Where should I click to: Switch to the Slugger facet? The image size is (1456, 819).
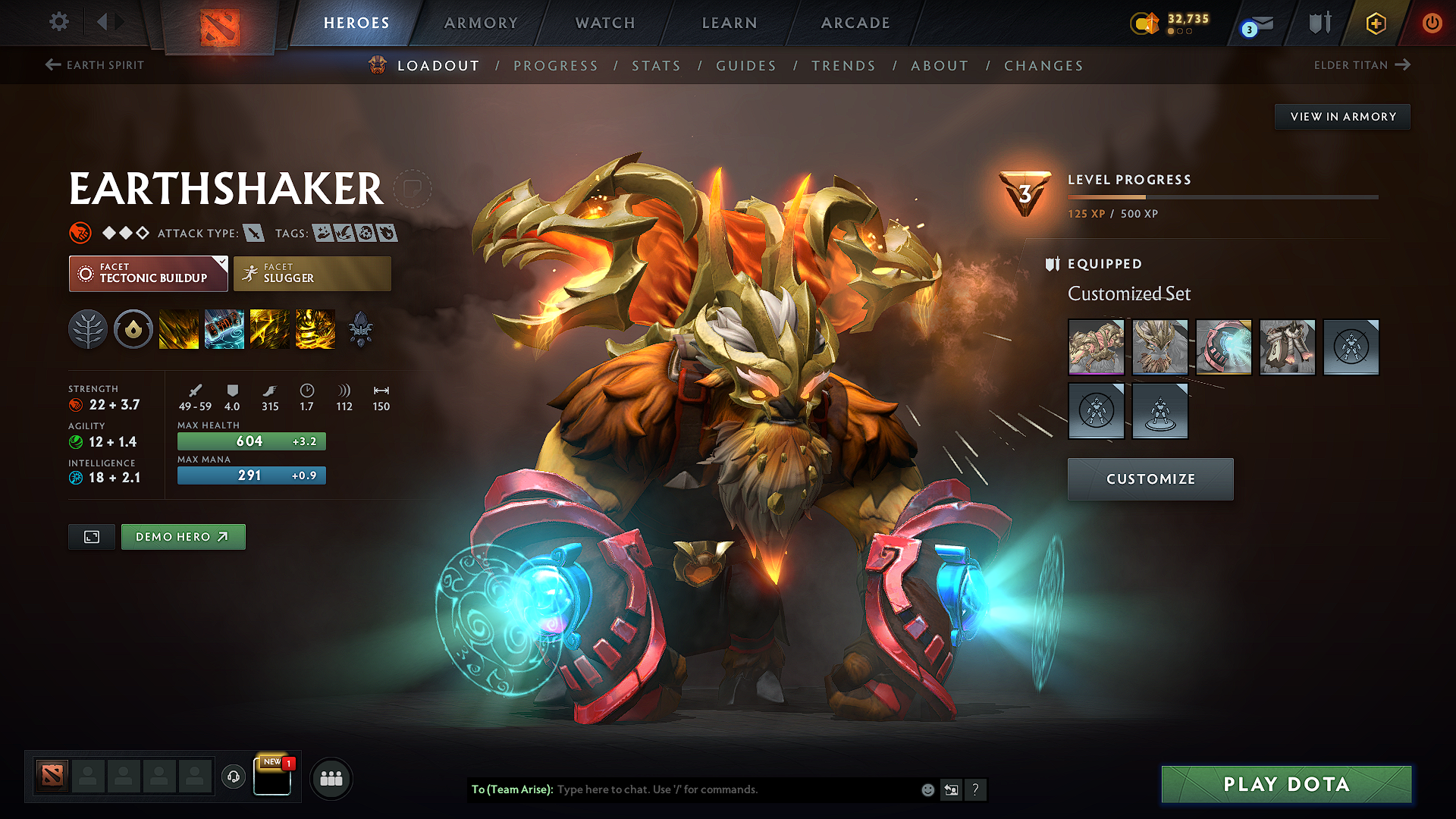pyautogui.click(x=312, y=273)
